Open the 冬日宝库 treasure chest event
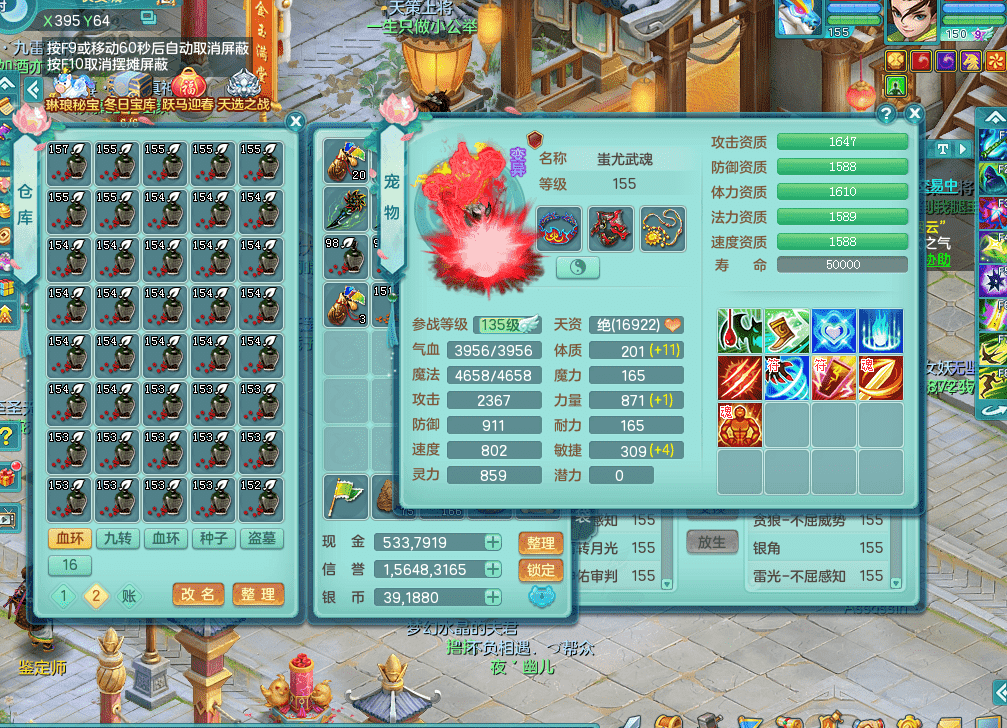 [130, 90]
